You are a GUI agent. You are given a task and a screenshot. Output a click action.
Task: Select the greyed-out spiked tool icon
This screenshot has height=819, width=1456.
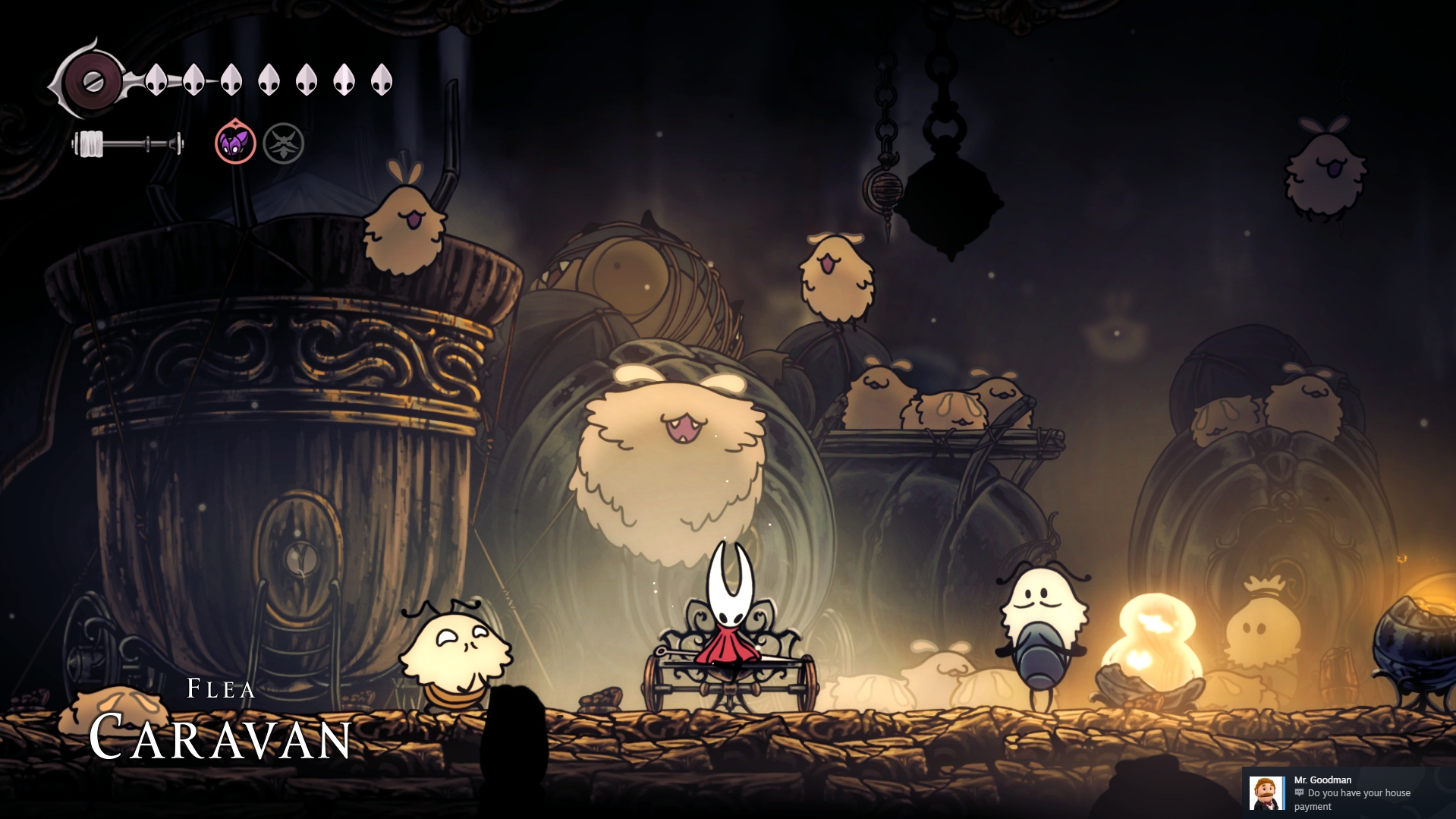point(284,143)
